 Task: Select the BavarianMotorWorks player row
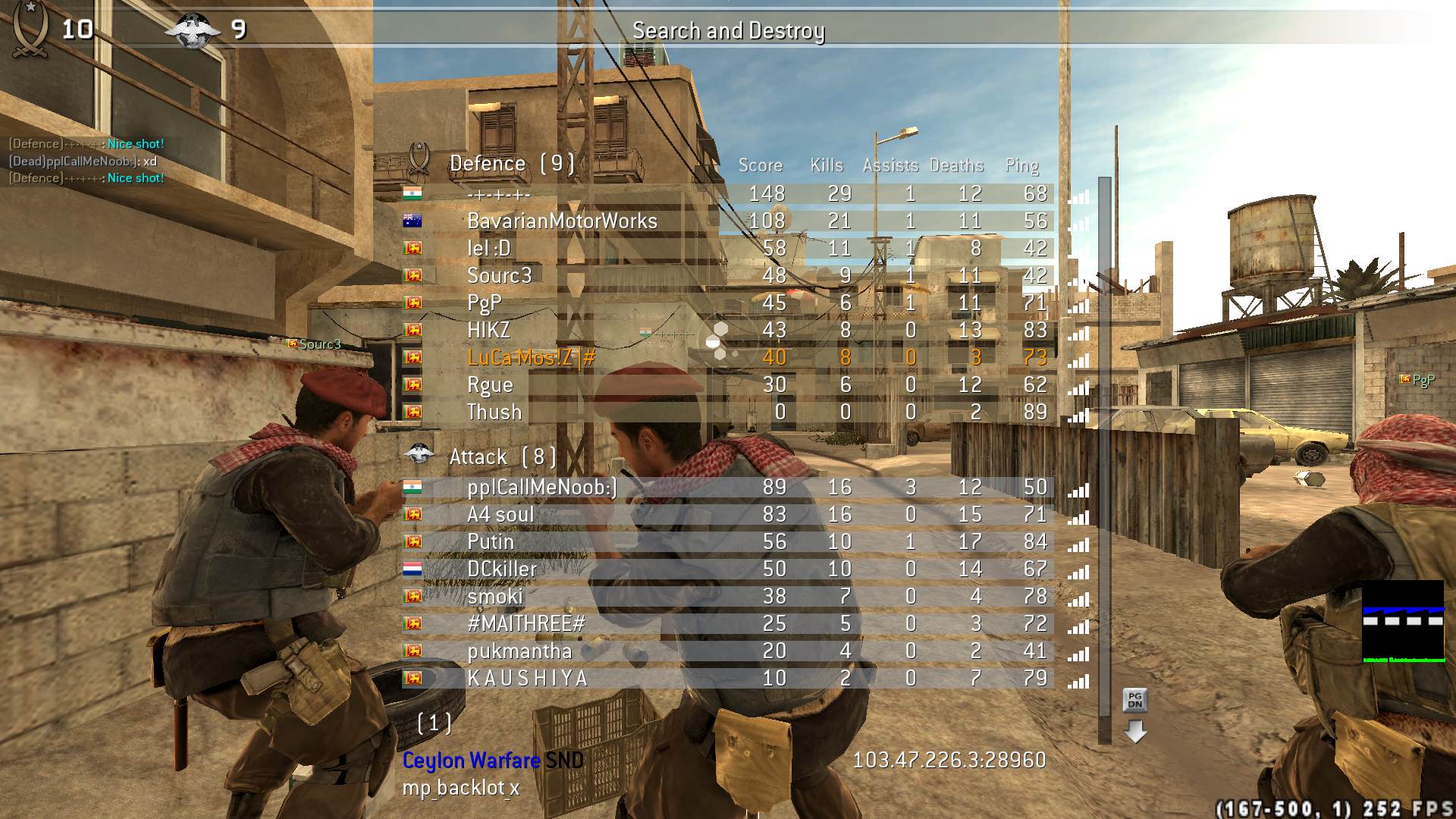click(562, 221)
